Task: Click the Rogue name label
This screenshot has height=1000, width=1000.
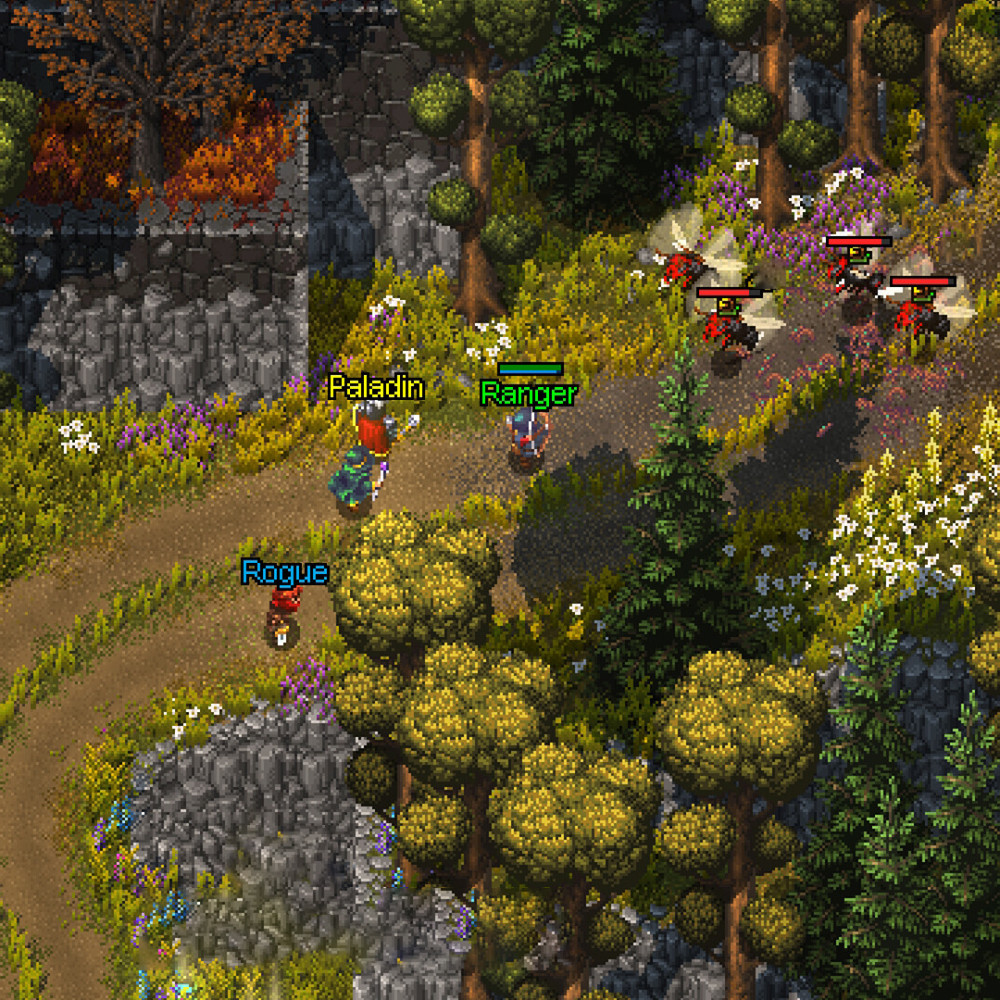Action: tap(284, 573)
